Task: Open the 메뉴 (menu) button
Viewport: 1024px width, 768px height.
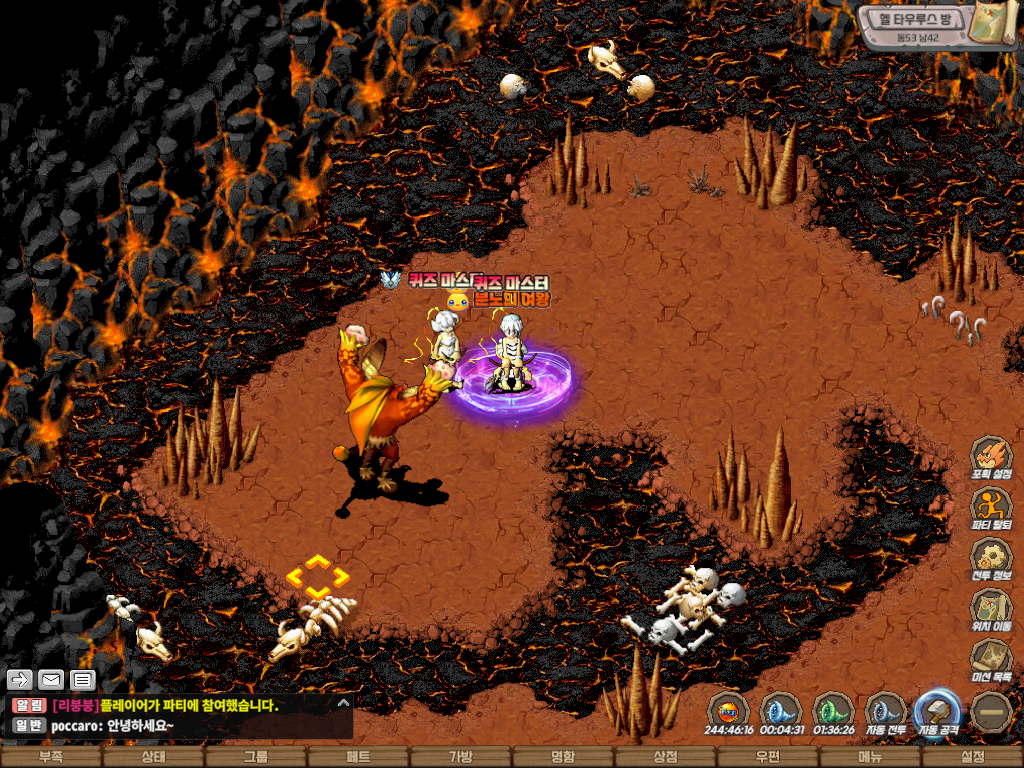Action: (870, 757)
